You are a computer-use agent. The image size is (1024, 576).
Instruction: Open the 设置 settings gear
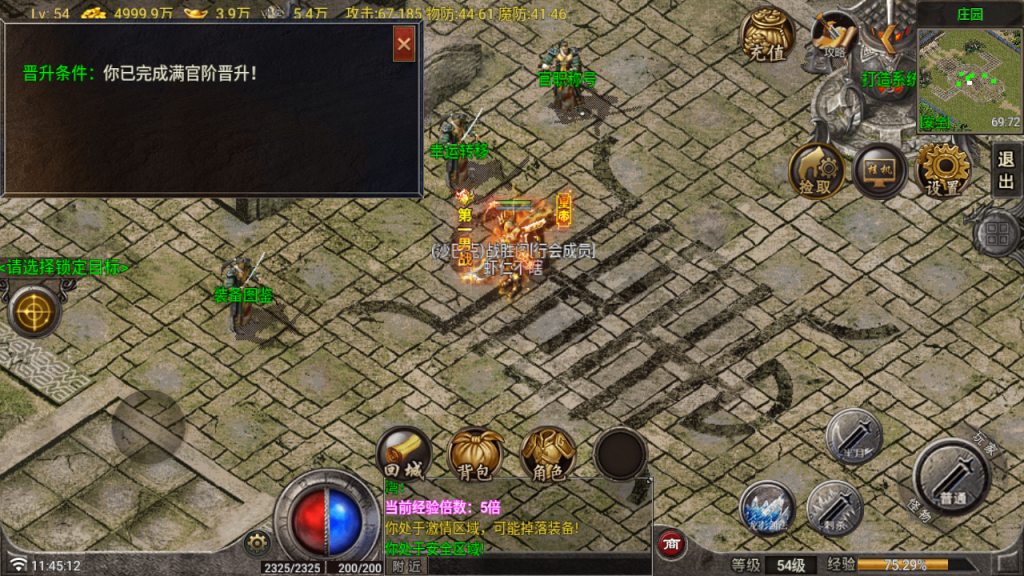pyautogui.click(x=943, y=170)
